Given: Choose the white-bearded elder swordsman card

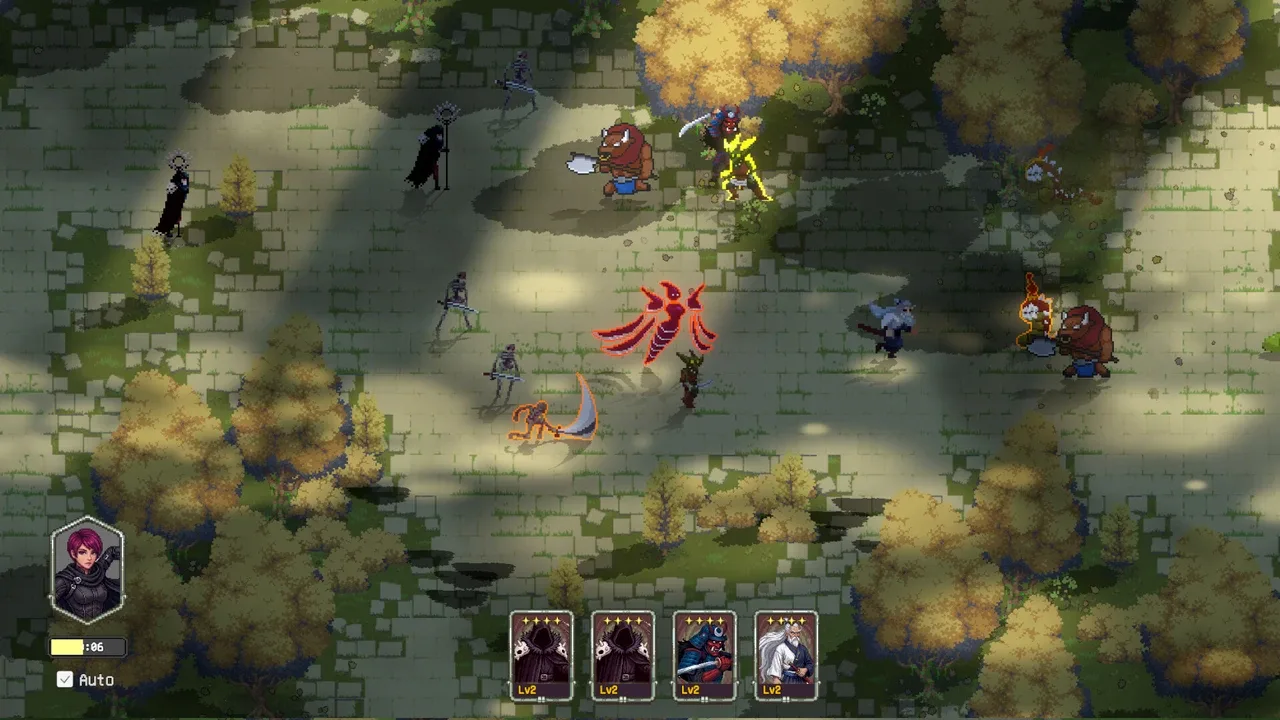Looking at the screenshot, I should click(x=786, y=655).
